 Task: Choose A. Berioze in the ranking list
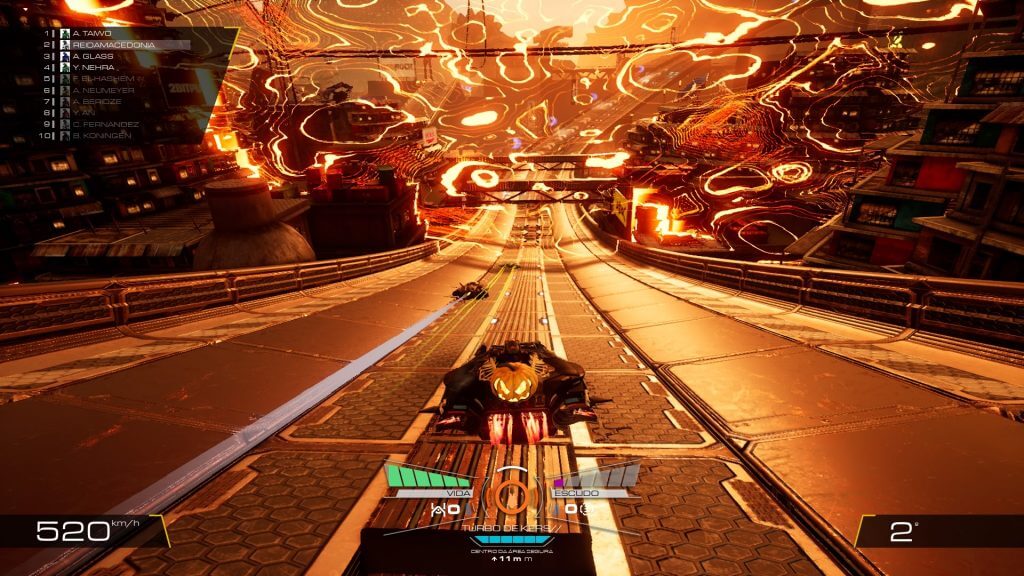point(97,101)
